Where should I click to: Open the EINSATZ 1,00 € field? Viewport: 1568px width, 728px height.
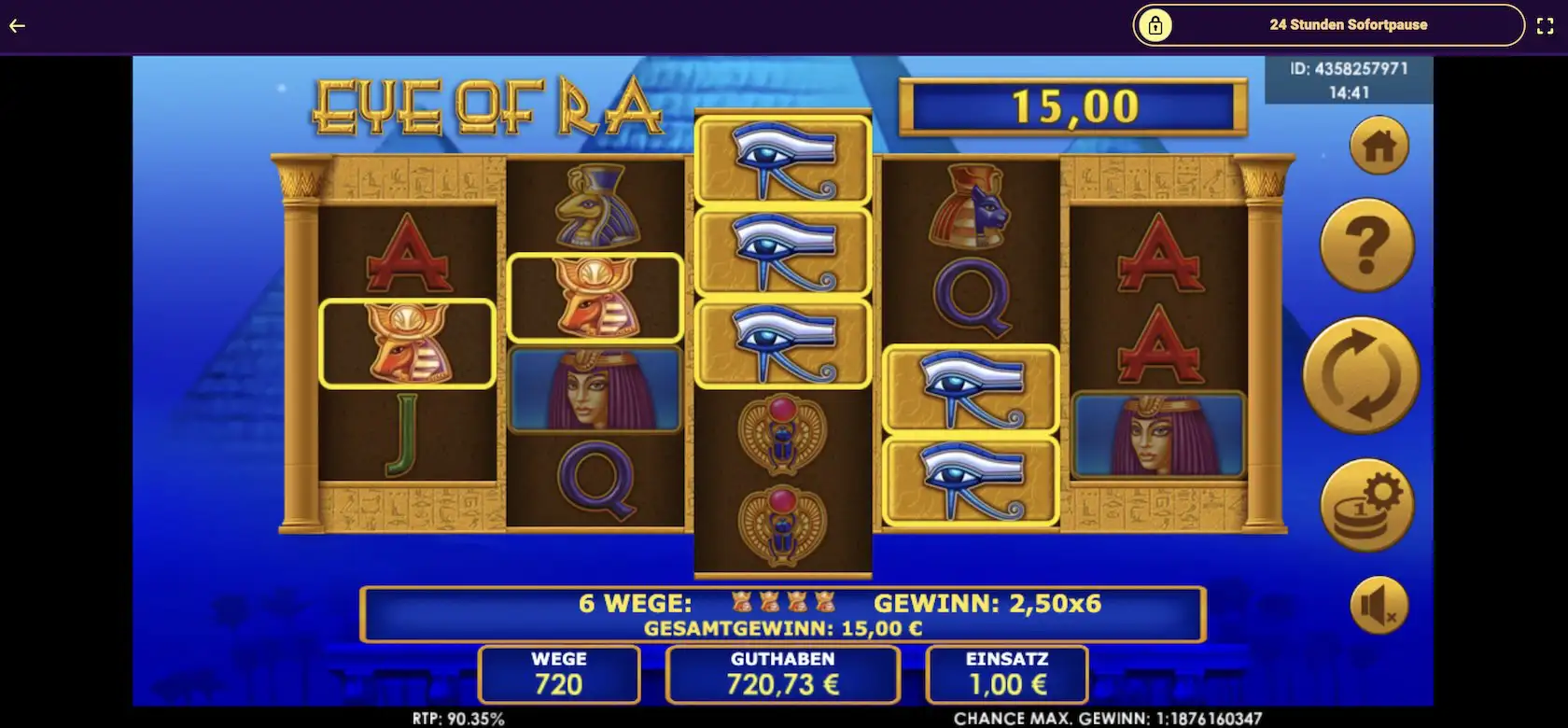pyautogui.click(x=1005, y=674)
